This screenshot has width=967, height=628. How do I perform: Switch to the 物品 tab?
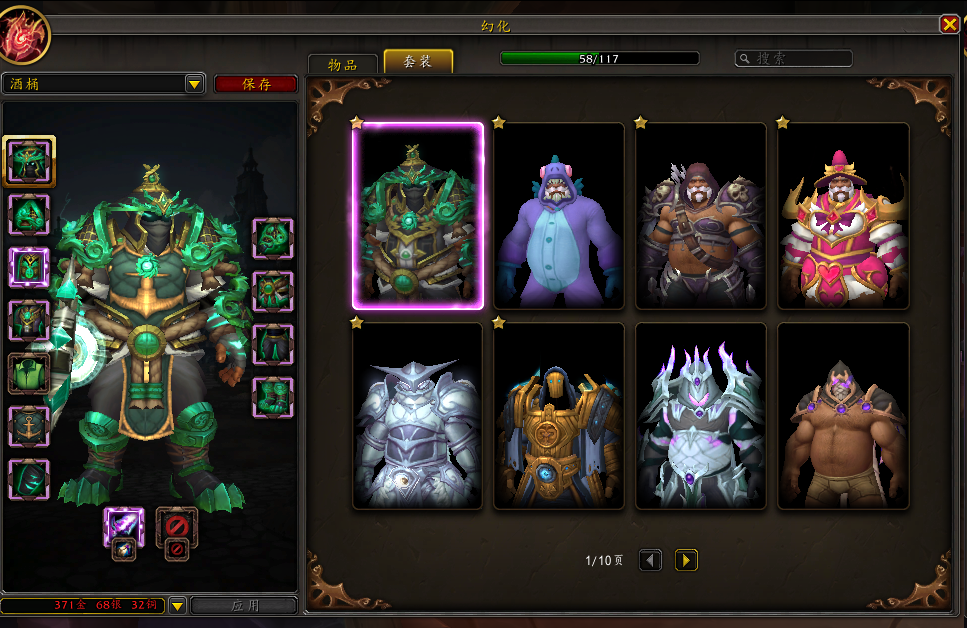tap(342, 64)
